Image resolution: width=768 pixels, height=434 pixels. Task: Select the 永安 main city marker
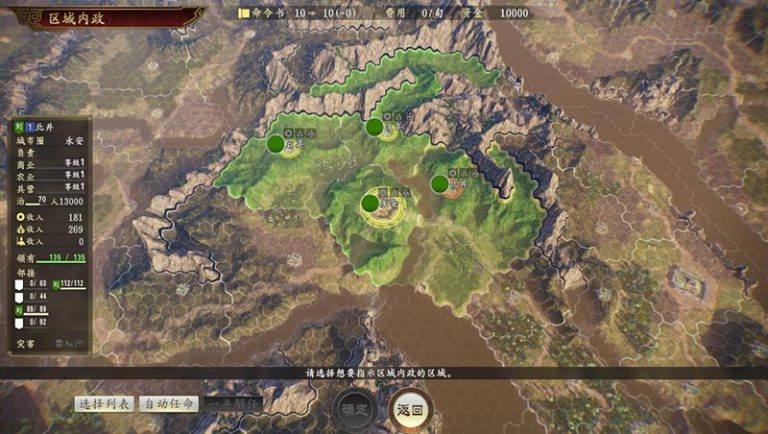pyautogui.click(x=370, y=203)
